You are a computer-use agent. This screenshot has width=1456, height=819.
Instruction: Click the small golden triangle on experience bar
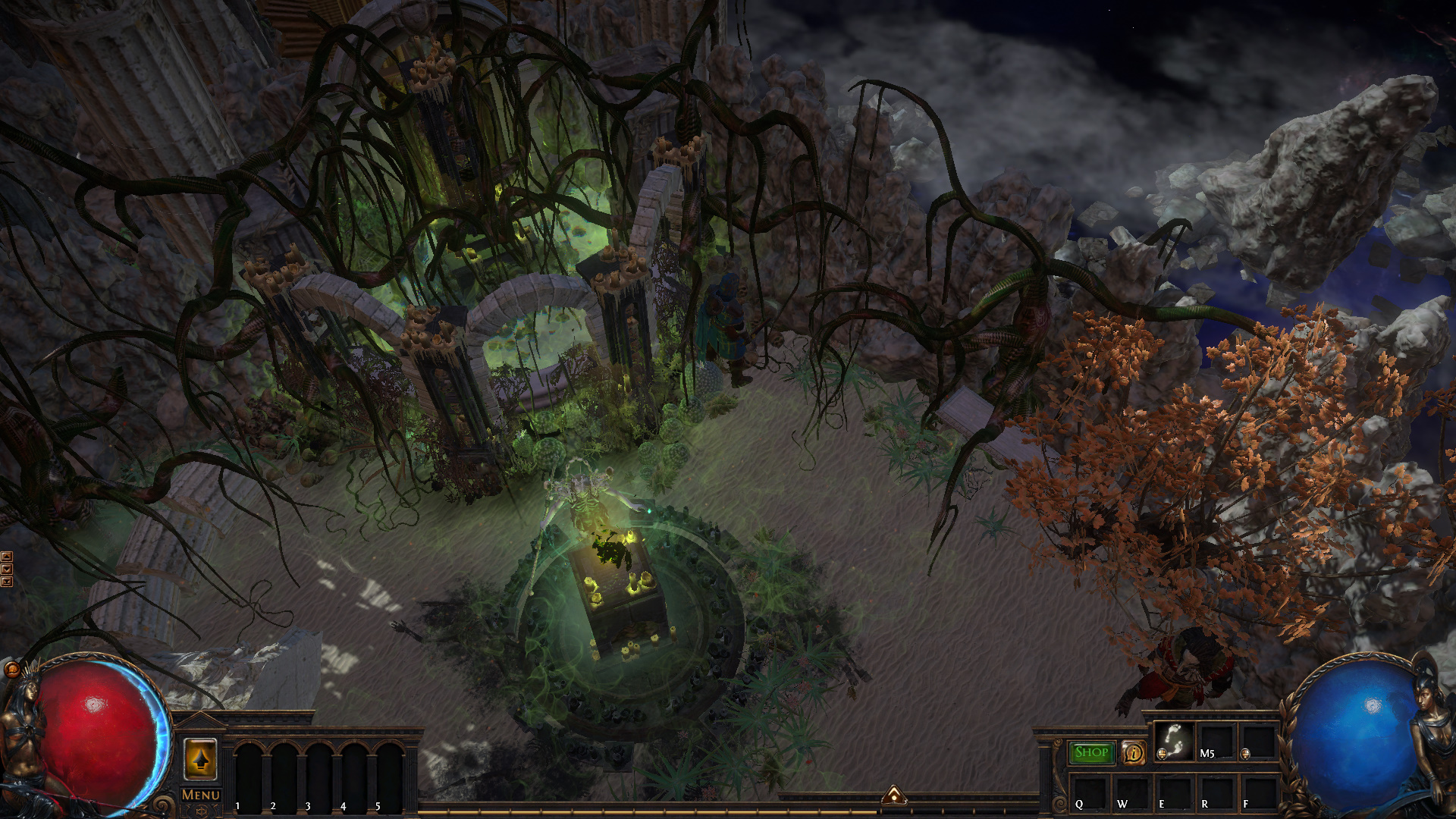[894, 795]
